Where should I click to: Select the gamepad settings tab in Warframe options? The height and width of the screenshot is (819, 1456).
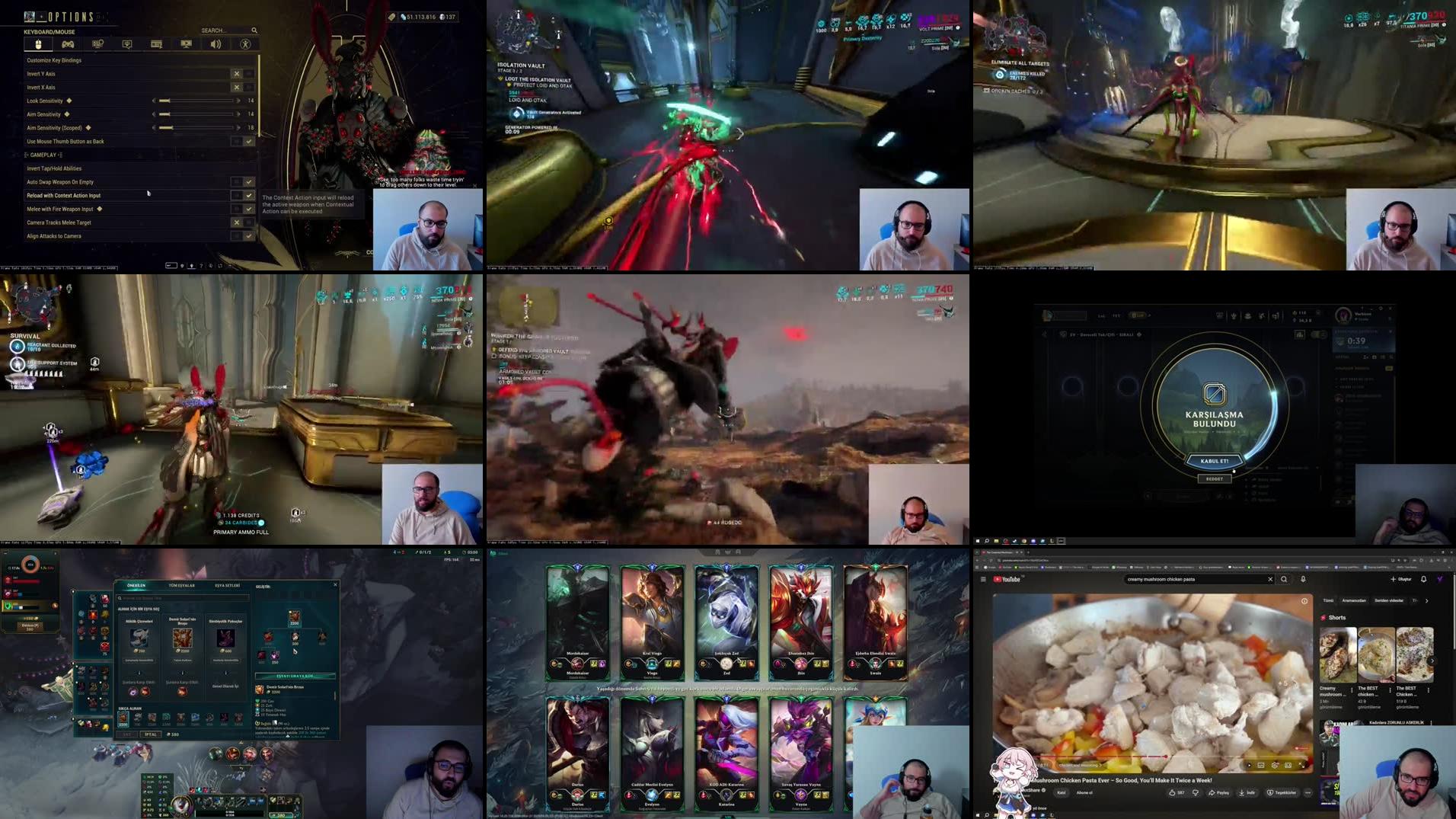click(x=69, y=43)
